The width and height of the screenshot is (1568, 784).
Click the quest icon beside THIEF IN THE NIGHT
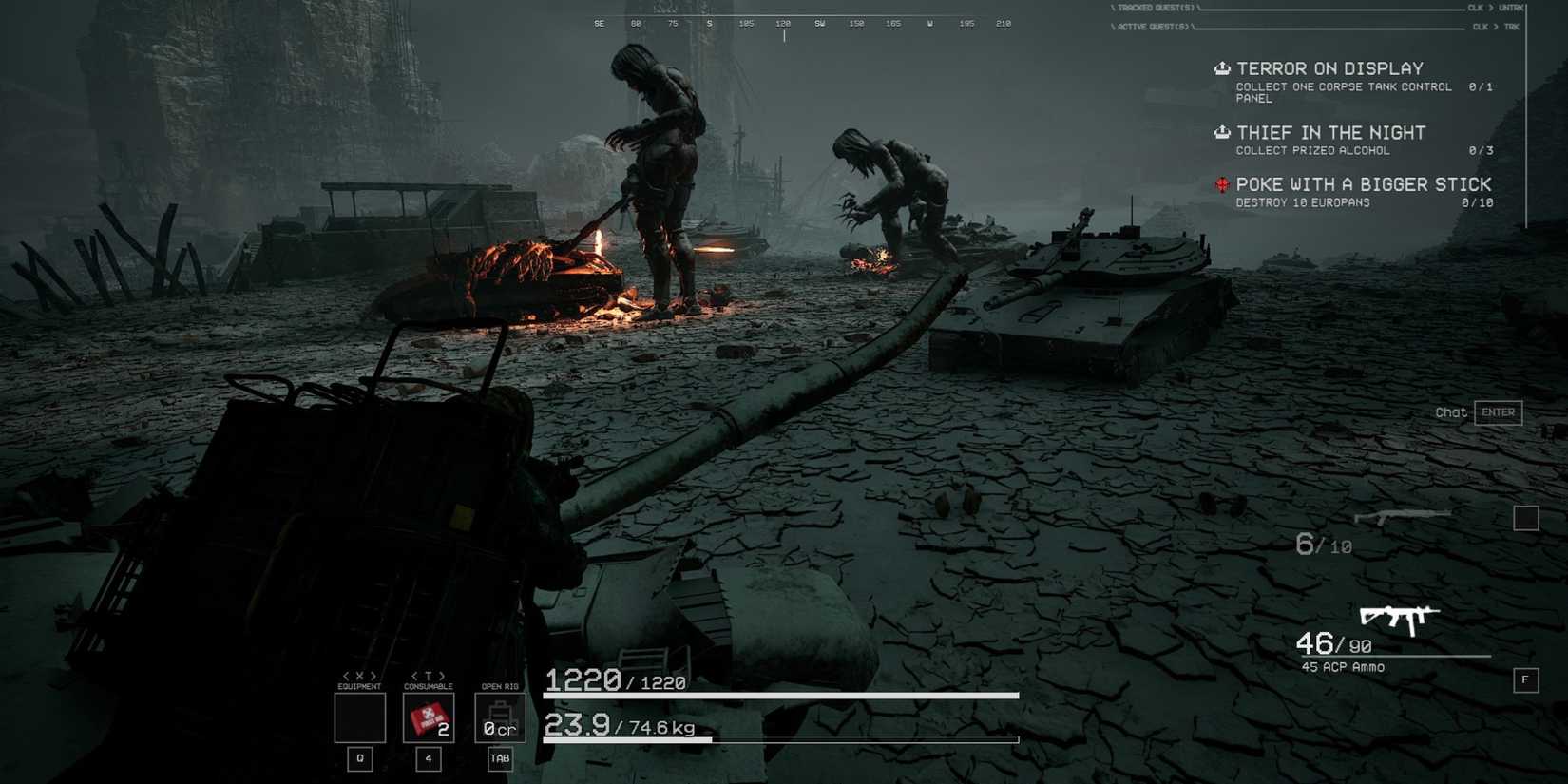coord(1221,132)
